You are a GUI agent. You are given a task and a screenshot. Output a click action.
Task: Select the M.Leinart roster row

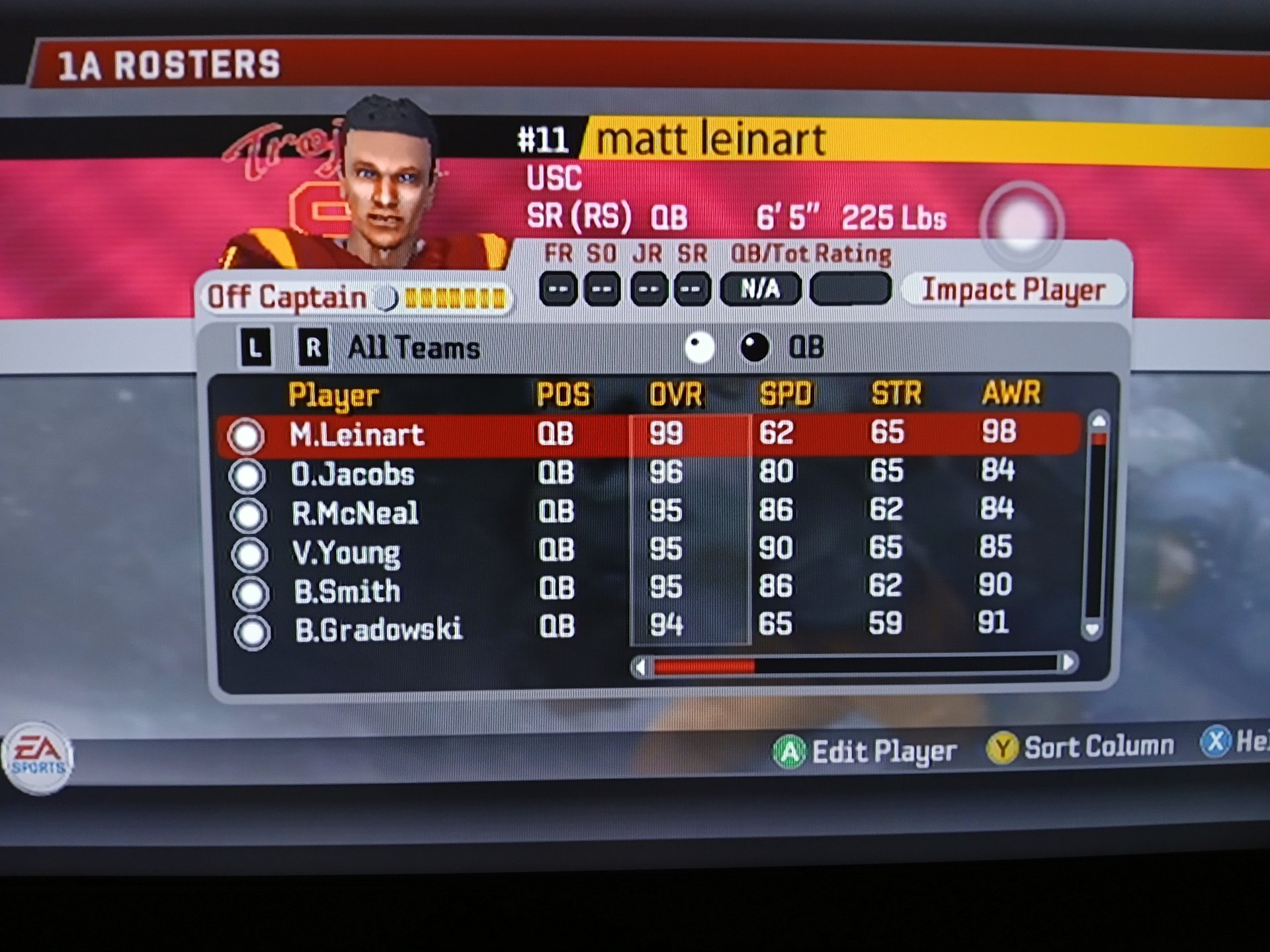click(357, 435)
